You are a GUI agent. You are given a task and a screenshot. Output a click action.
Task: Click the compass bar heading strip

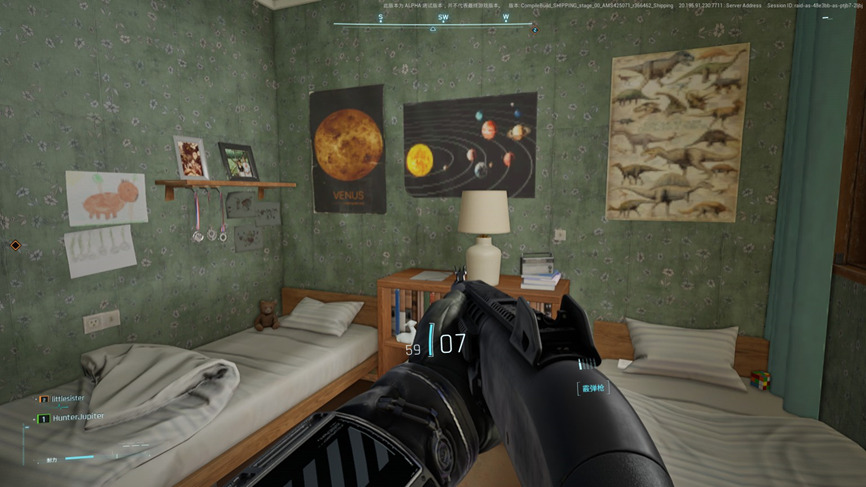[x=434, y=18]
